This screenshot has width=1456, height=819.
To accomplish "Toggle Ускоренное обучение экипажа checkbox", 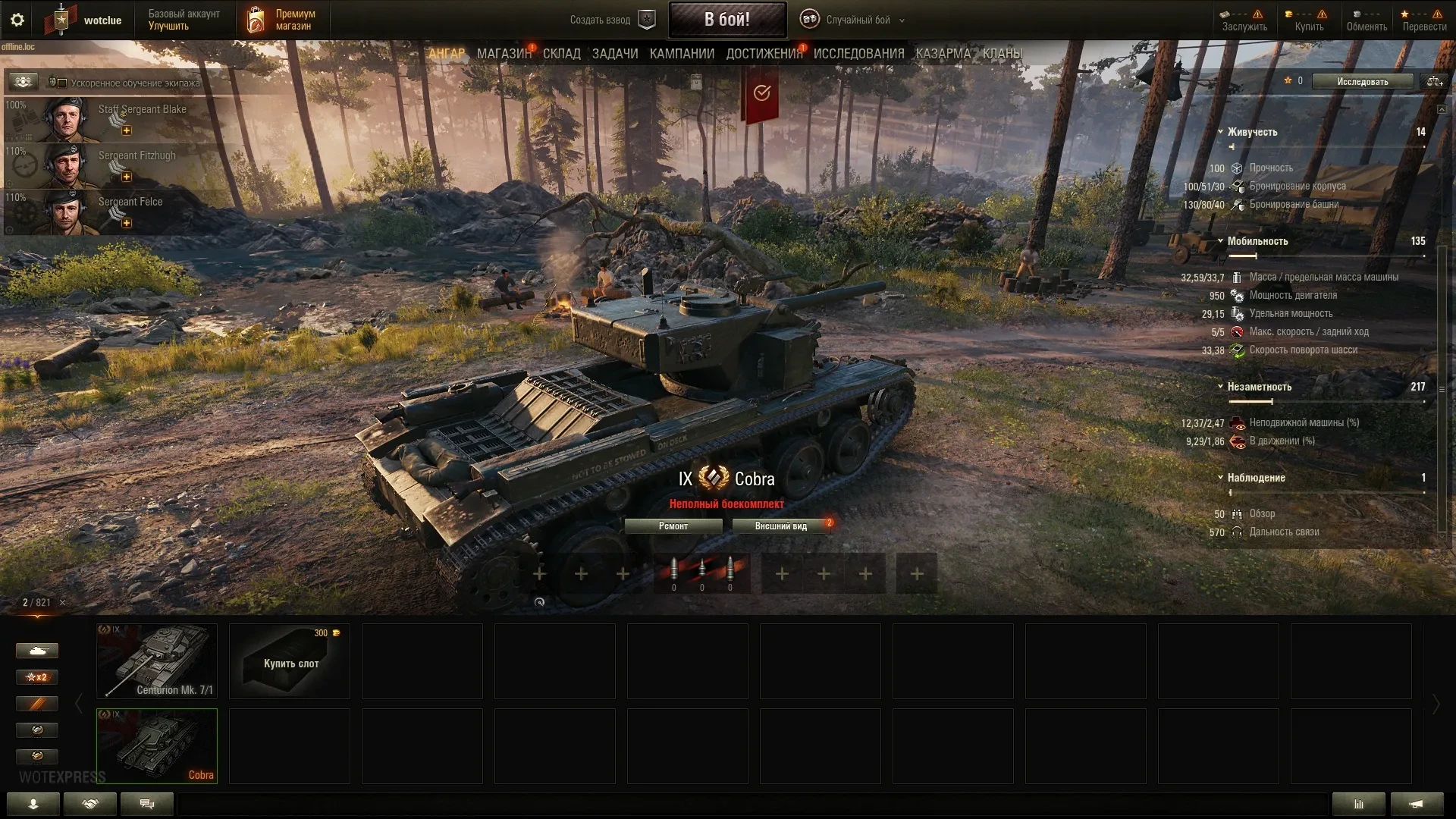I will pos(62,83).
